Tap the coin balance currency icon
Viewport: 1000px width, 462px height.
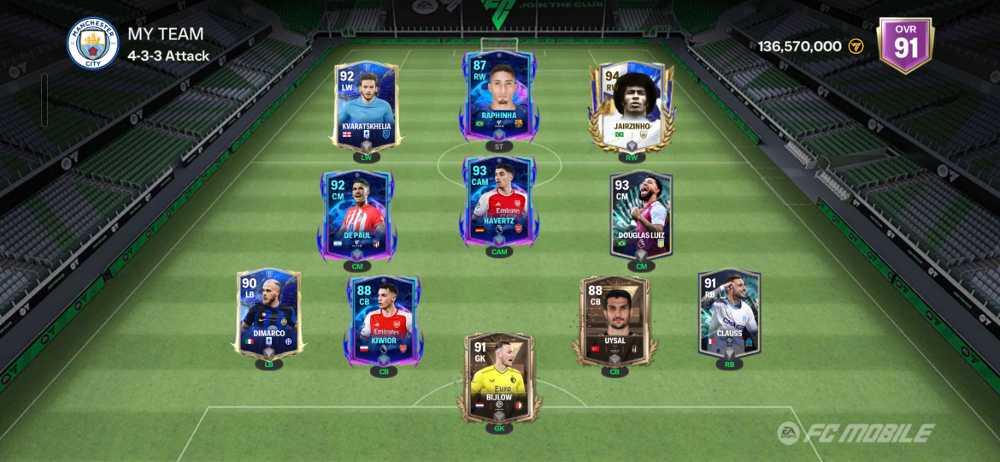click(856, 46)
